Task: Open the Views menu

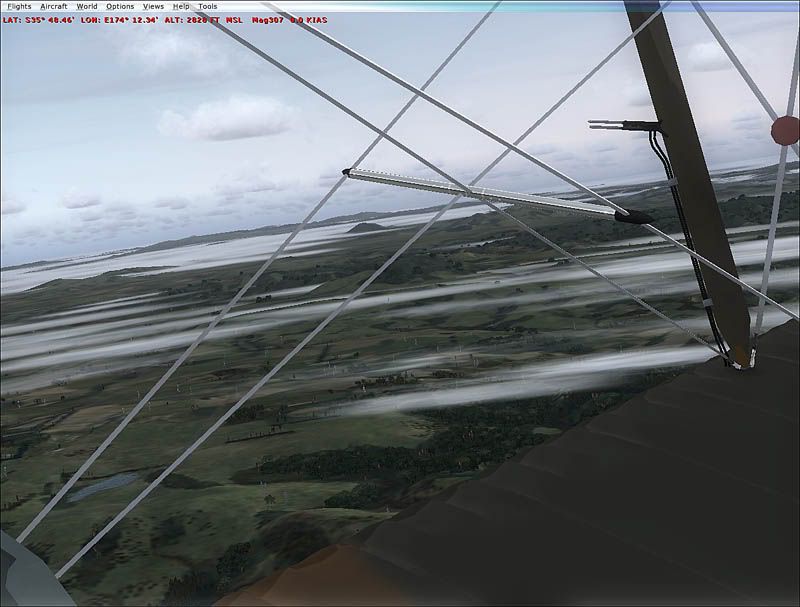Action: [x=153, y=6]
